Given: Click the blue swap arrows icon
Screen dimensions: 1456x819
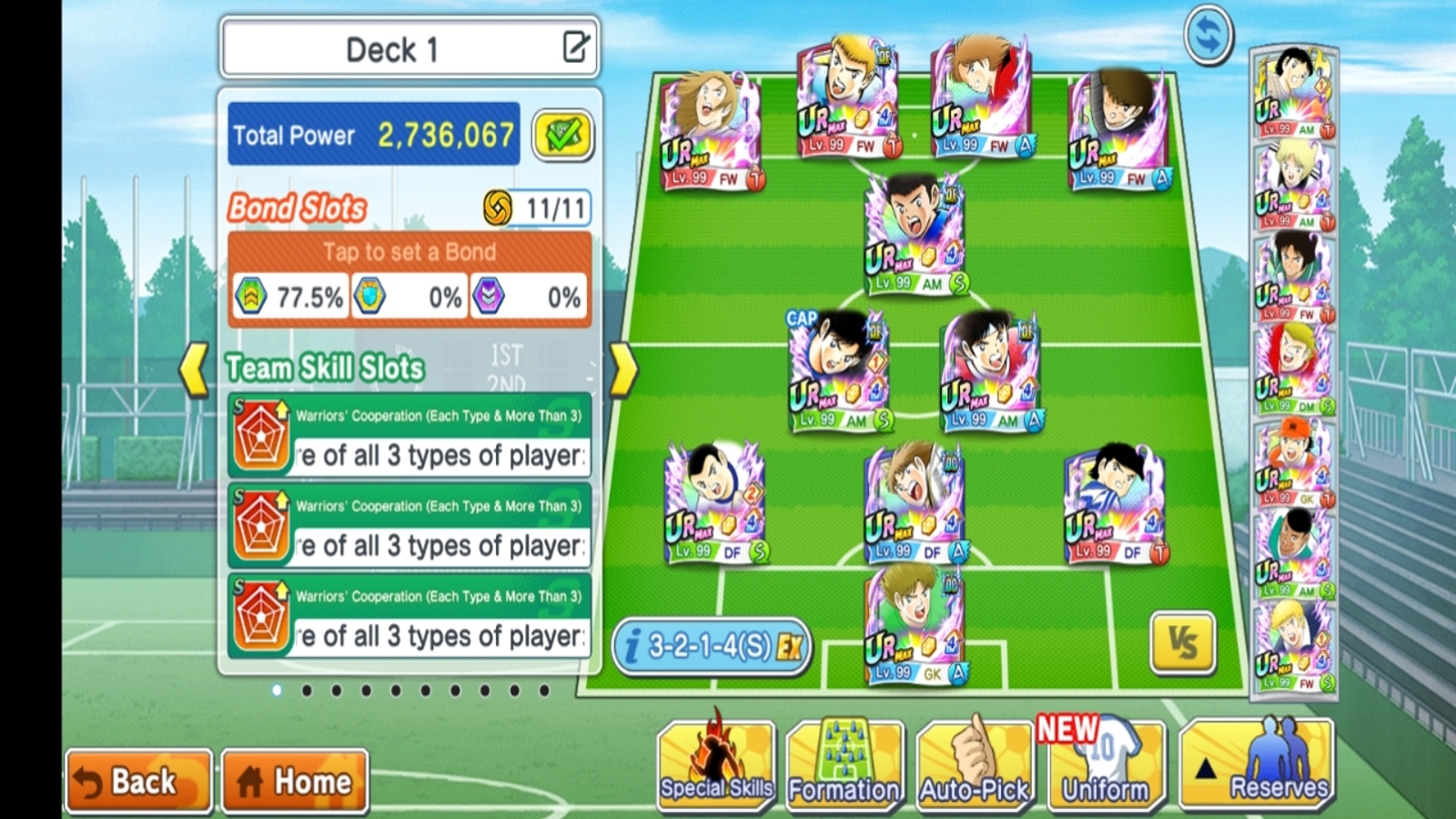Looking at the screenshot, I should tap(1208, 35).
